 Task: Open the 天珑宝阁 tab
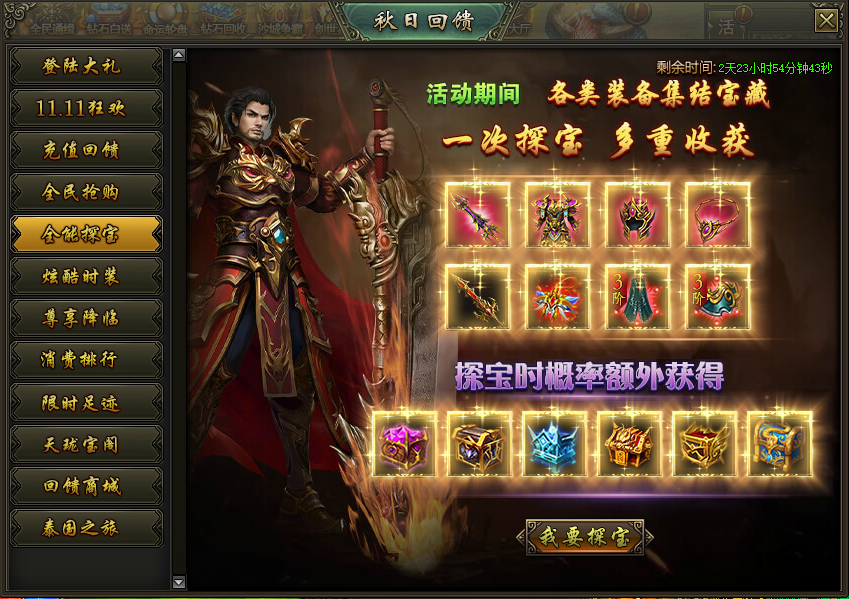[85, 444]
